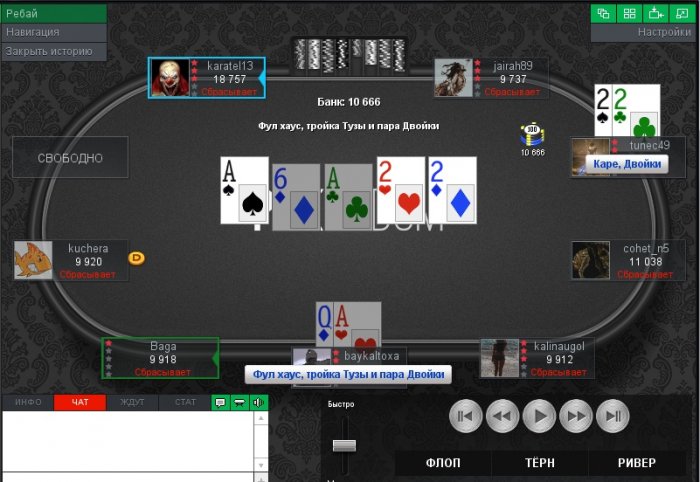Select the ЧАТ tab

coord(80,402)
